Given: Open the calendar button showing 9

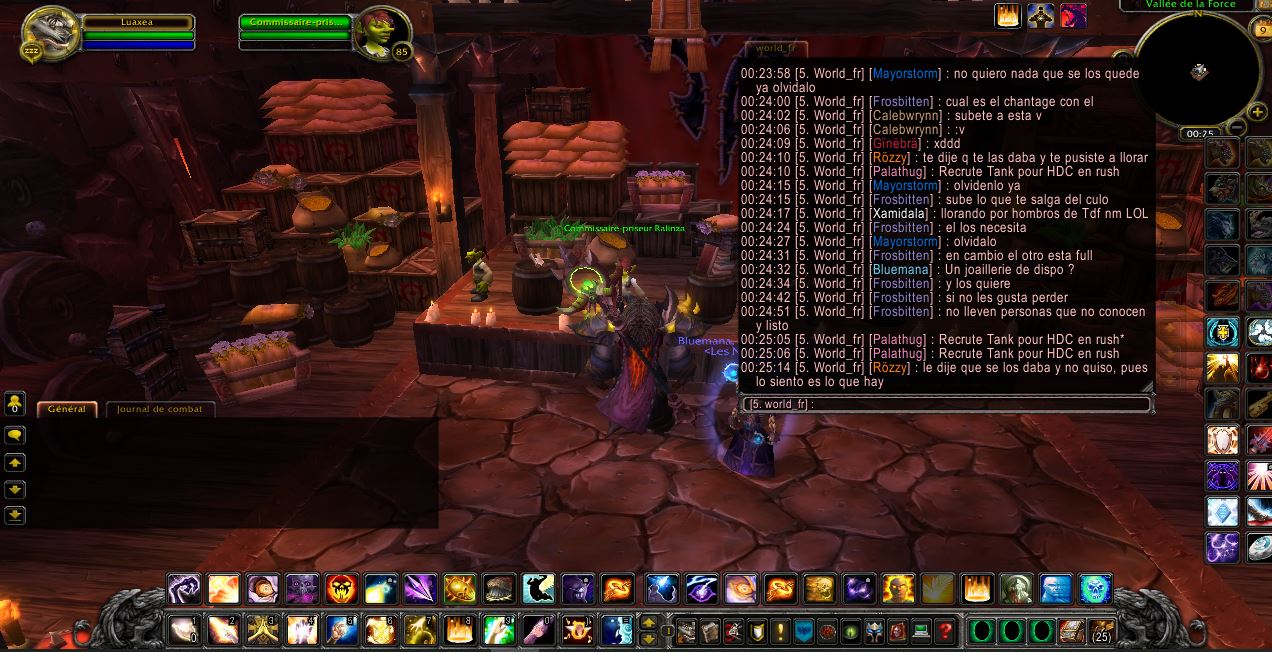Looking at the screenshot, I should 1260,30.
